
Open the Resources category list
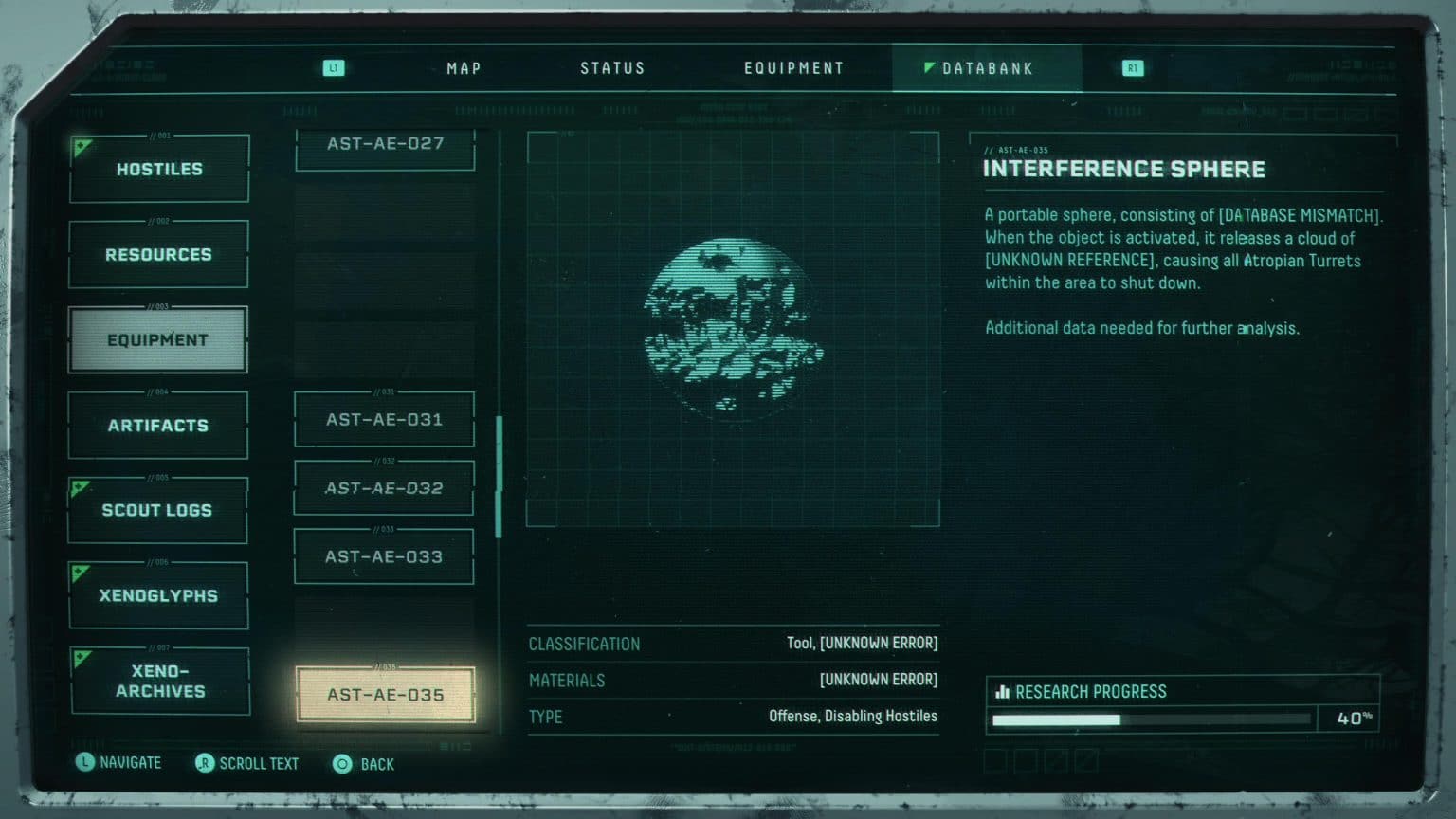coord(157,254)
